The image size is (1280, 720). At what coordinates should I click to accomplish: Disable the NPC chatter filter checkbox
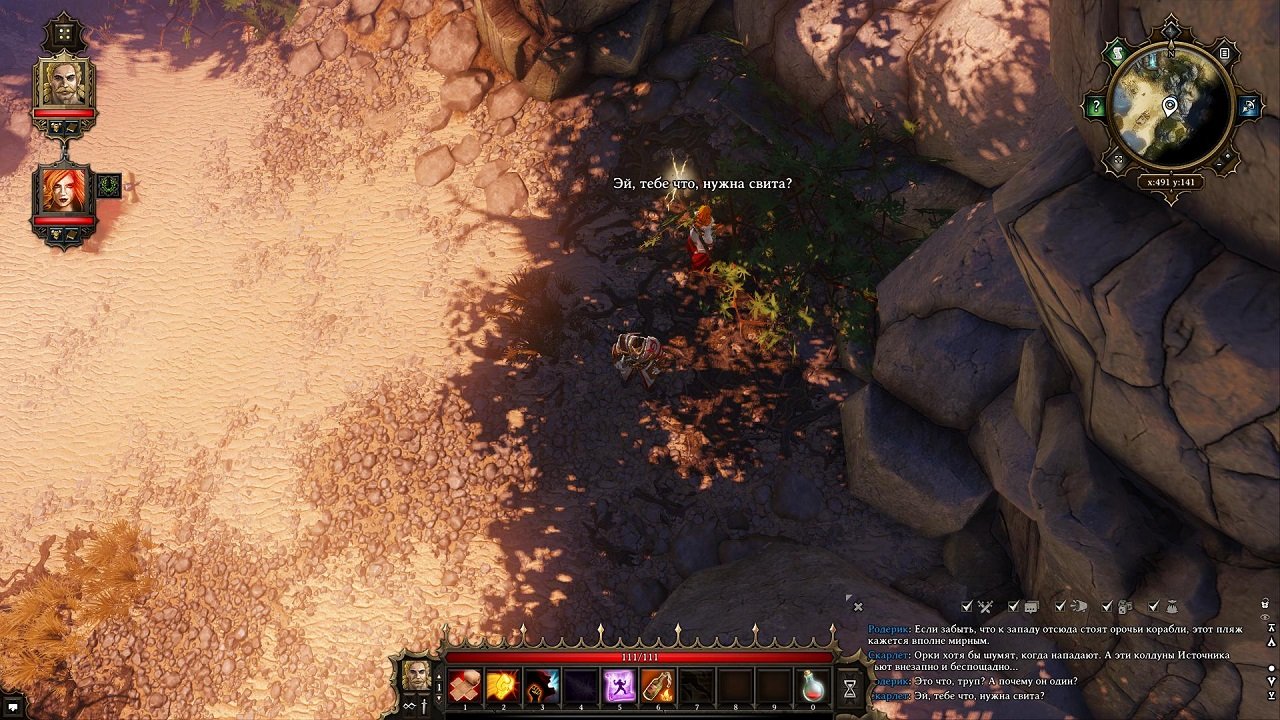tap(1061, 606)
